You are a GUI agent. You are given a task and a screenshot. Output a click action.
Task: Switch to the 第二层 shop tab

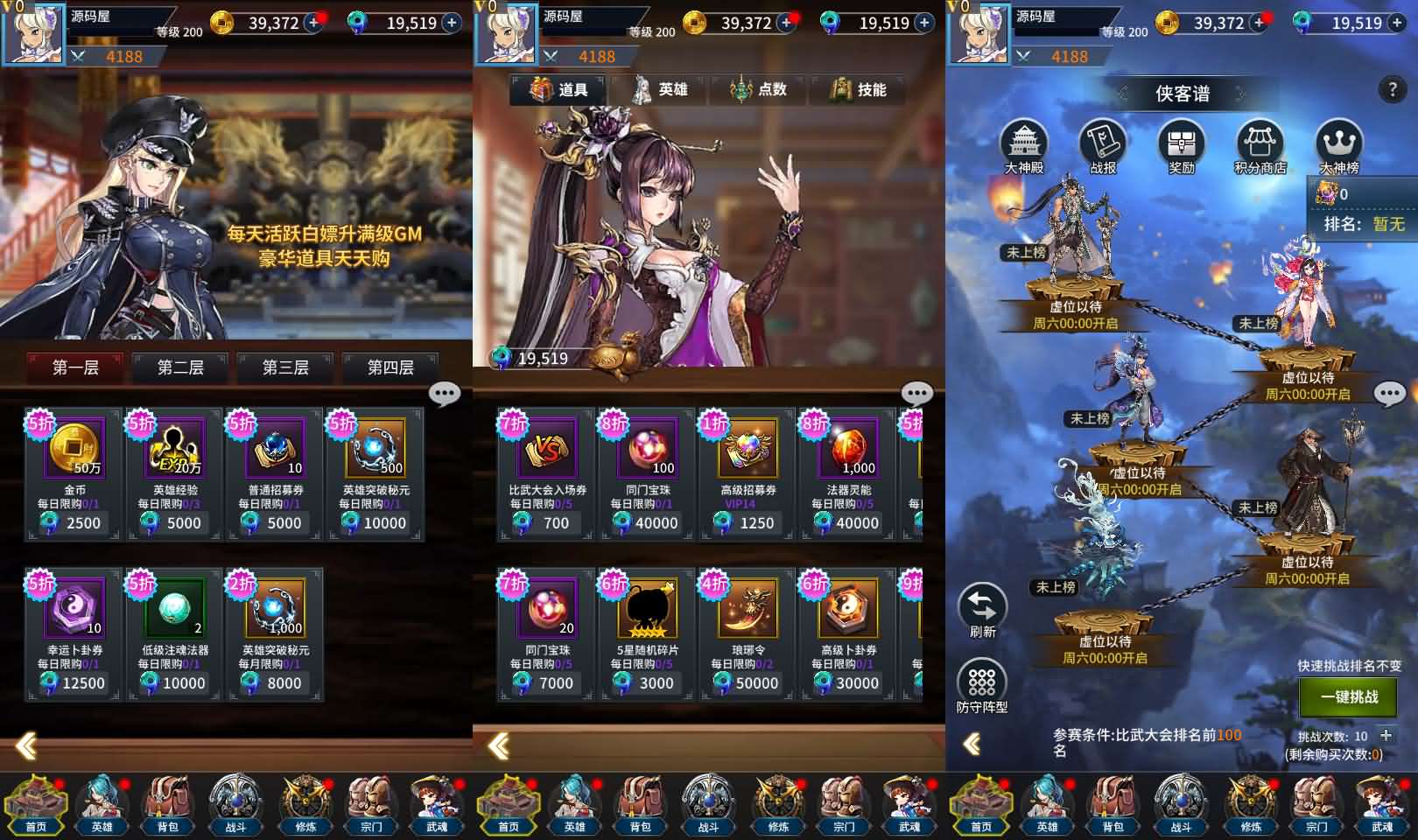coord(180,367)
